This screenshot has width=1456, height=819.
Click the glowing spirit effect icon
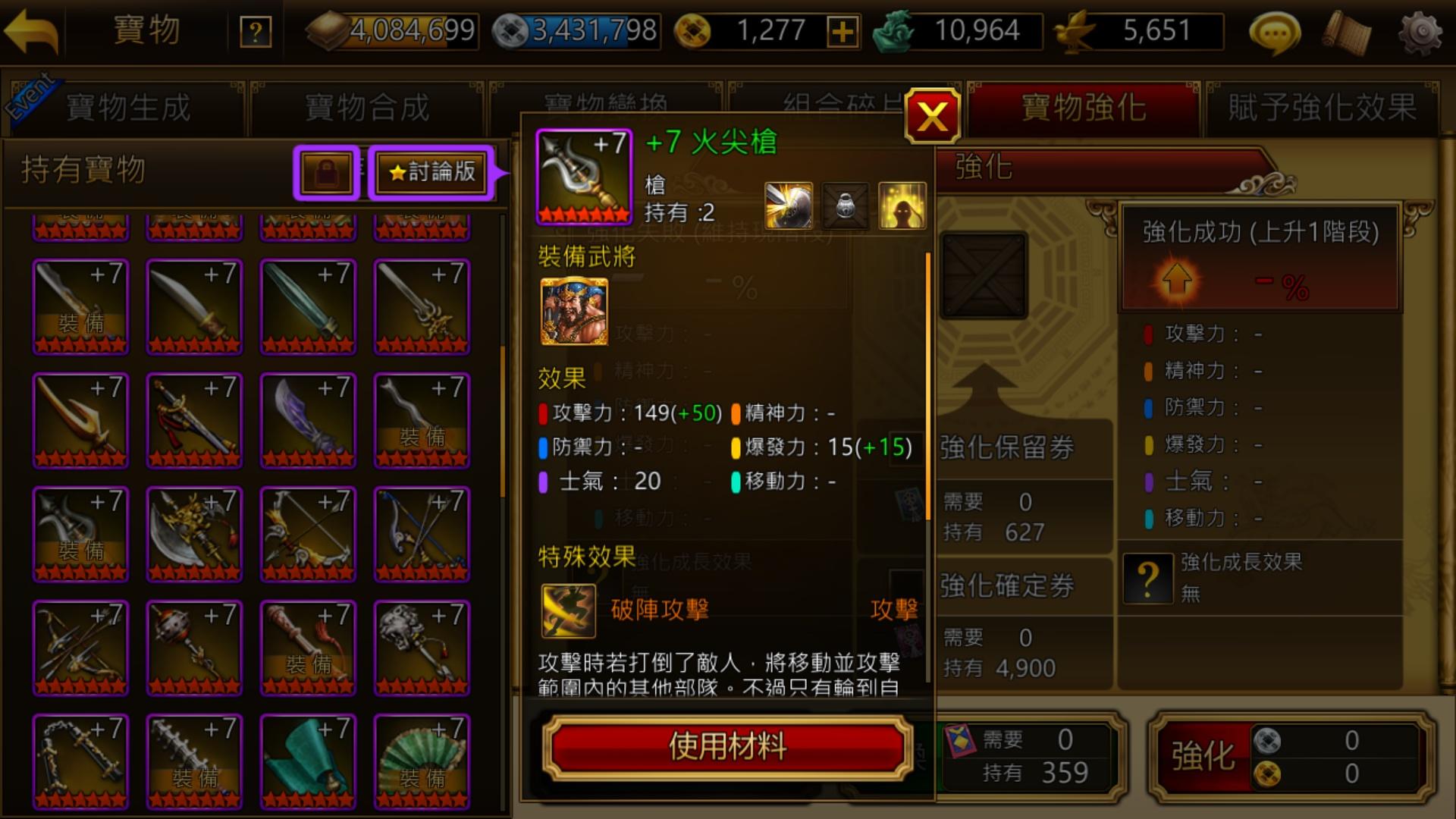tap(902, 206)
